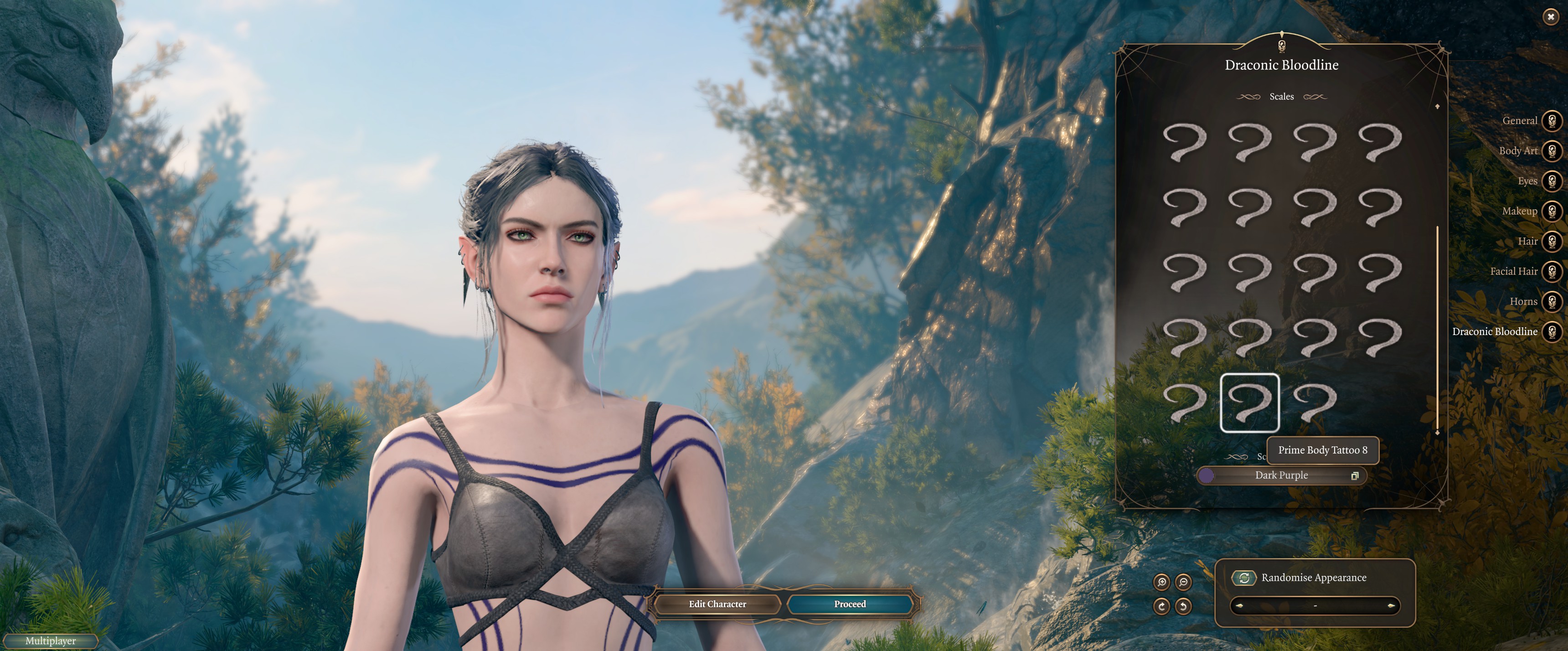1568x651 pixels.
Task: Randomise the character's appearance
Action: click(1244, 577)
